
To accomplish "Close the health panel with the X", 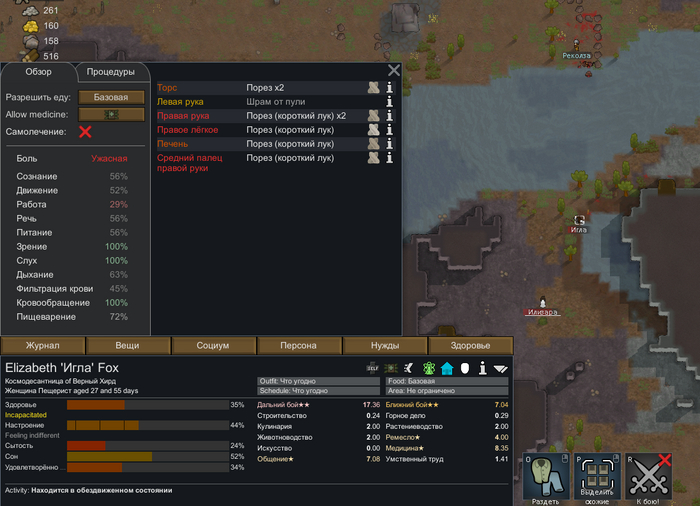I will click(x=394, y=70).
